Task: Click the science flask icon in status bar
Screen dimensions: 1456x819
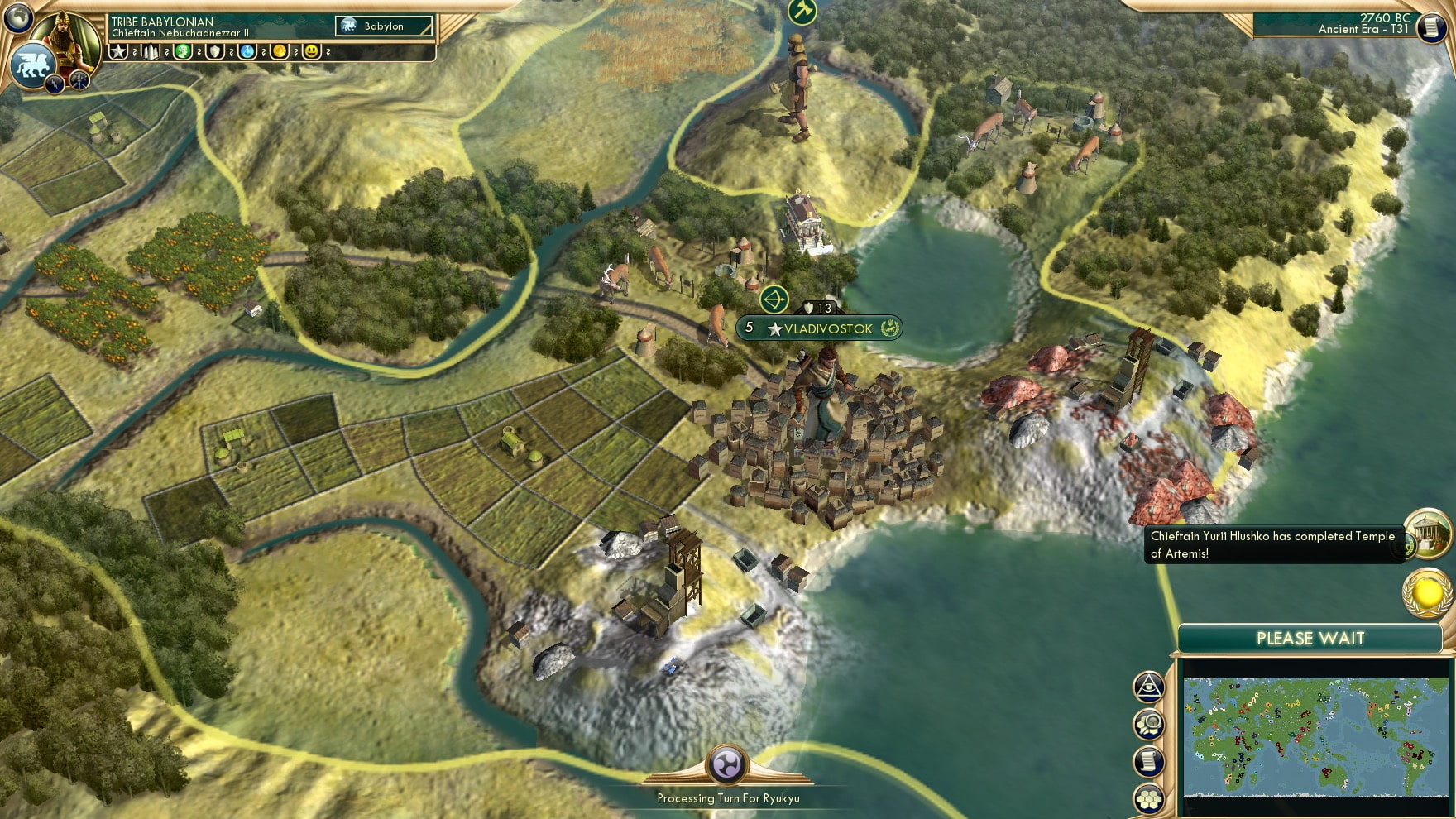Action: 246,54
